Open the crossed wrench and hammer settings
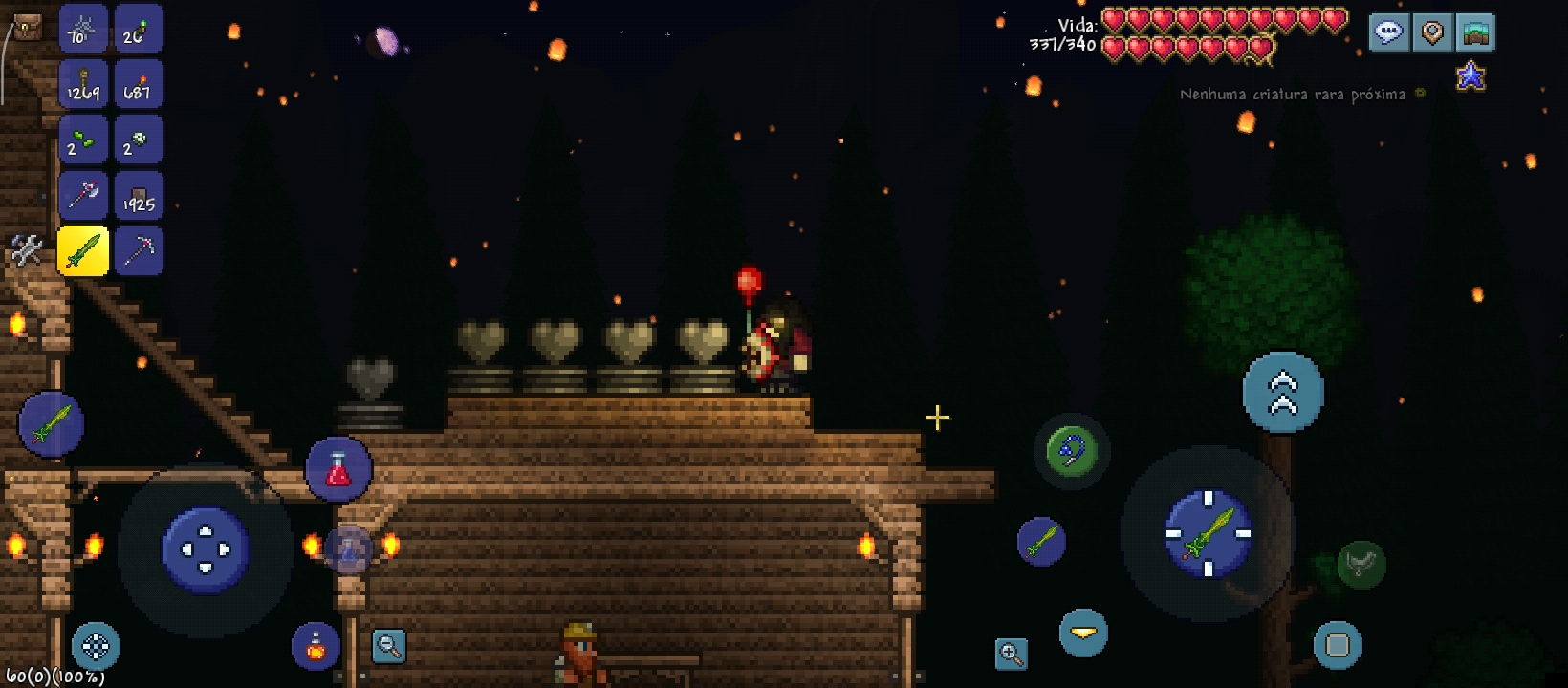Image resolution: width=1568 pixels, height=688 pixels. pyautogui.click(x=26, y=250)
